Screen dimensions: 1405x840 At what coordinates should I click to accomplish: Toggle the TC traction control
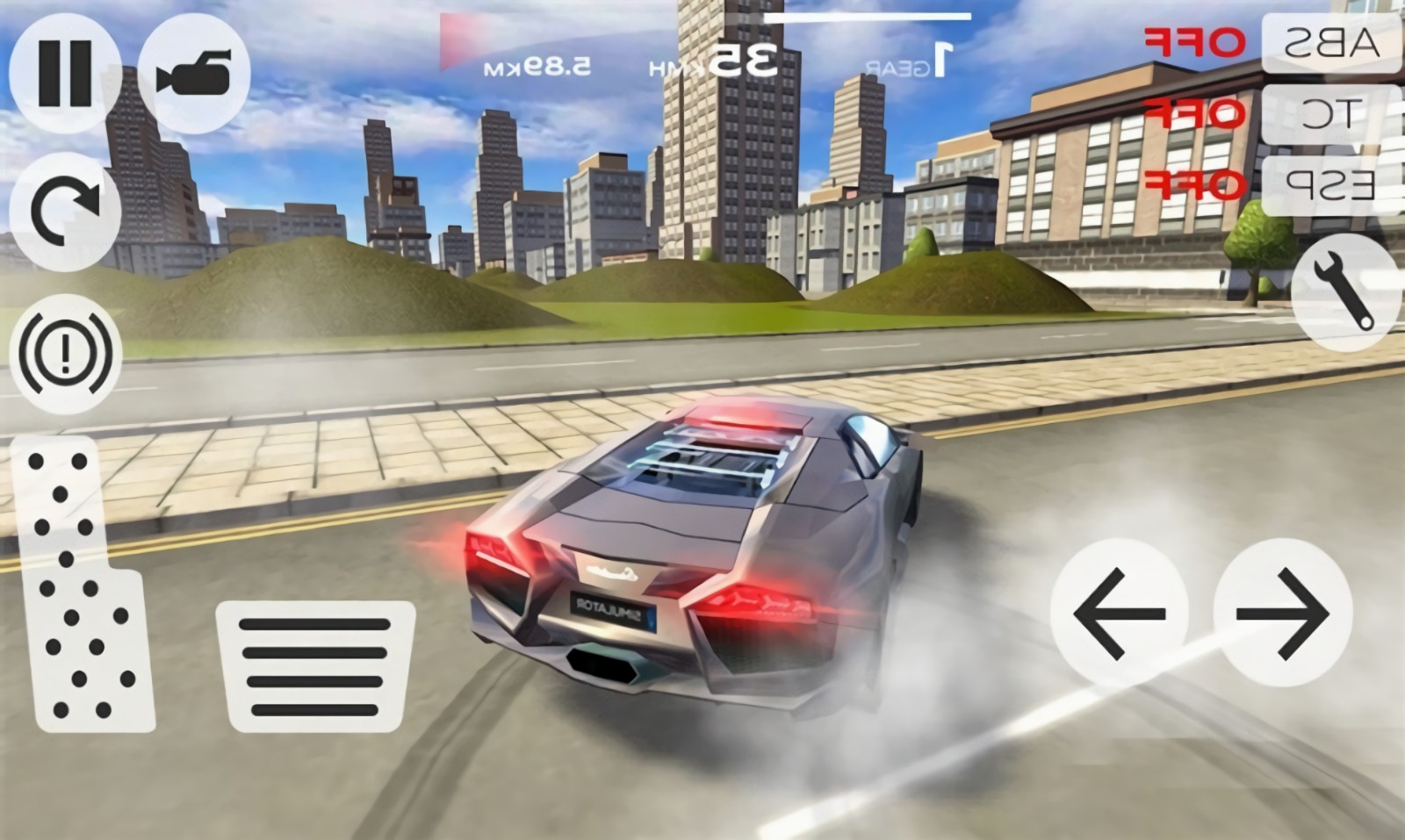pyautogui.click(x=1331, y=113)
